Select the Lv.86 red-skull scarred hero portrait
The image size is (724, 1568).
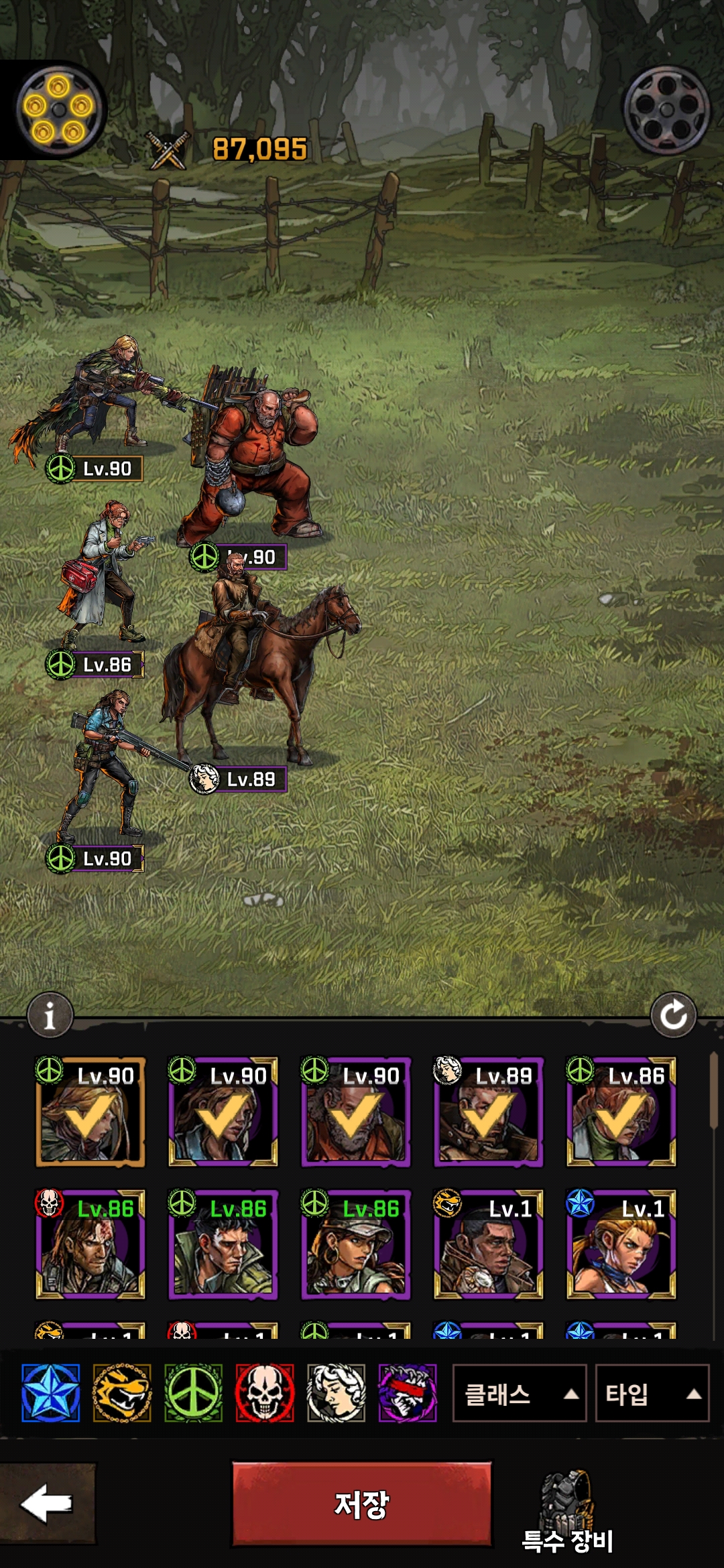point(90,1244)
